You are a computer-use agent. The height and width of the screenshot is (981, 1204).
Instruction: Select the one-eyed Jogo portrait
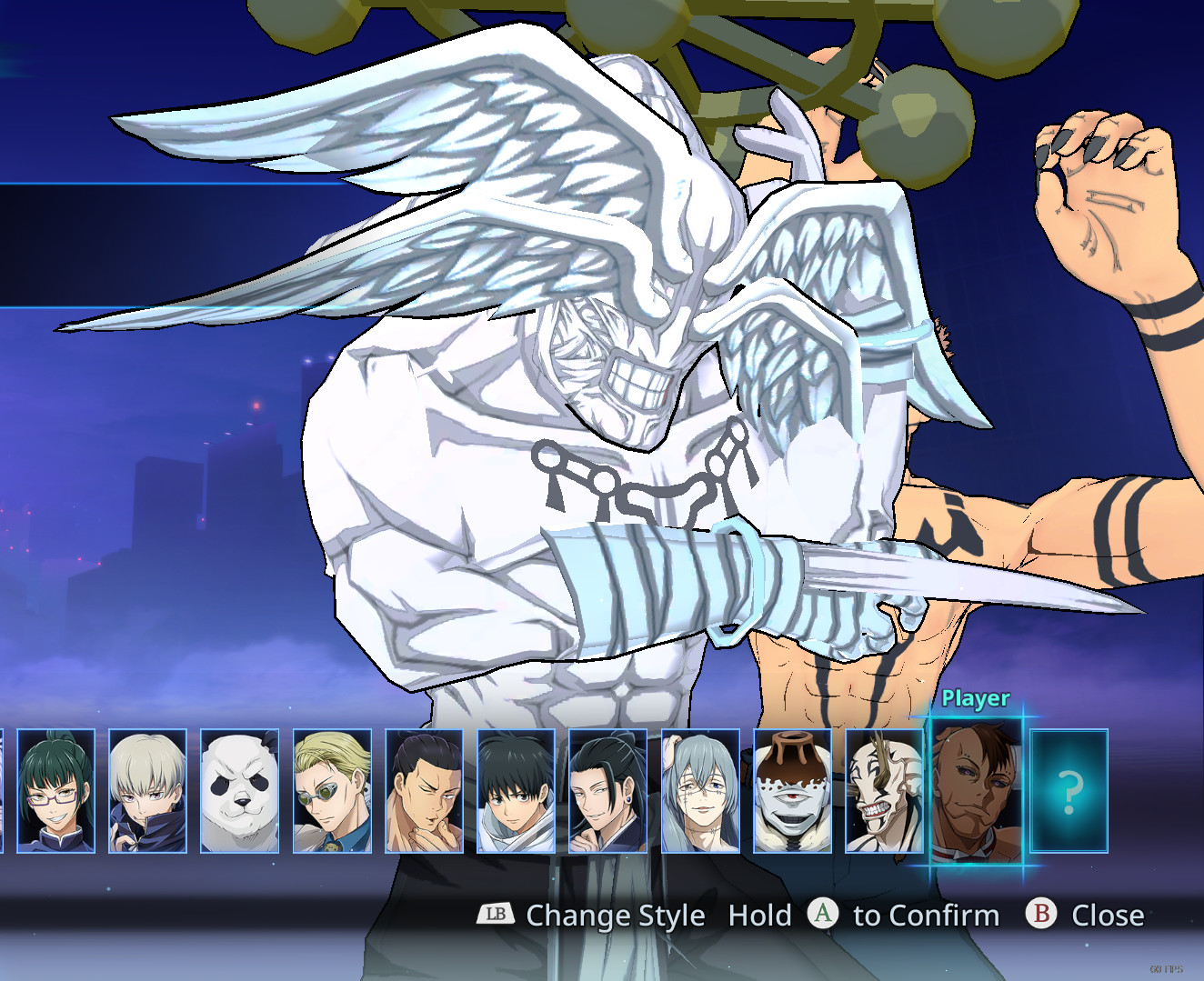pos(793,791)
